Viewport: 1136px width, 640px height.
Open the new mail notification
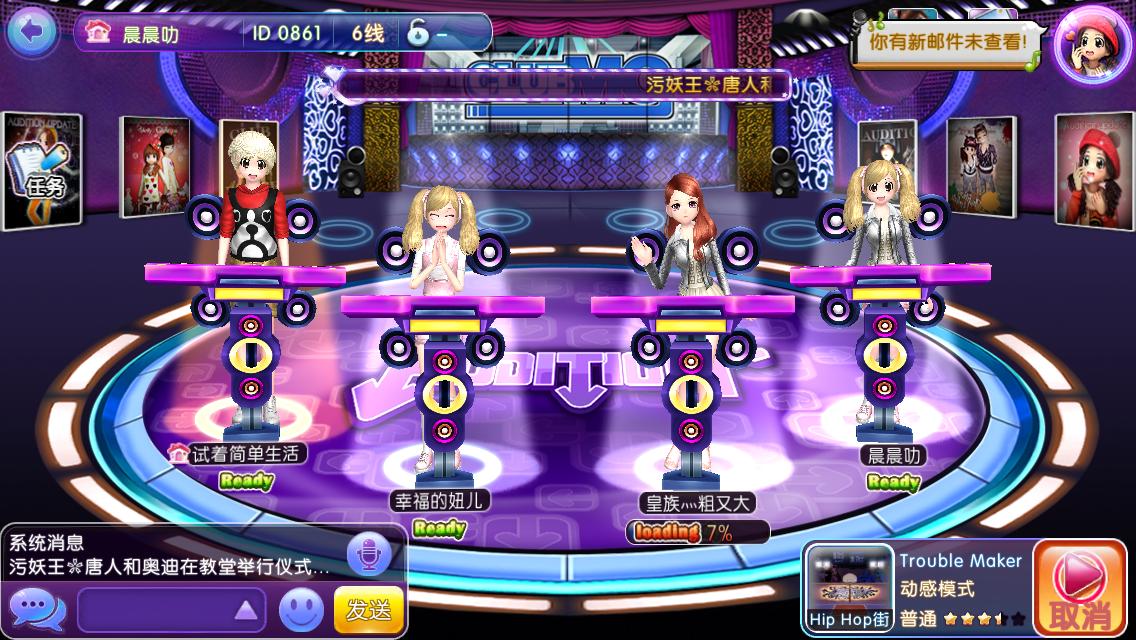[x=948, y=44]
